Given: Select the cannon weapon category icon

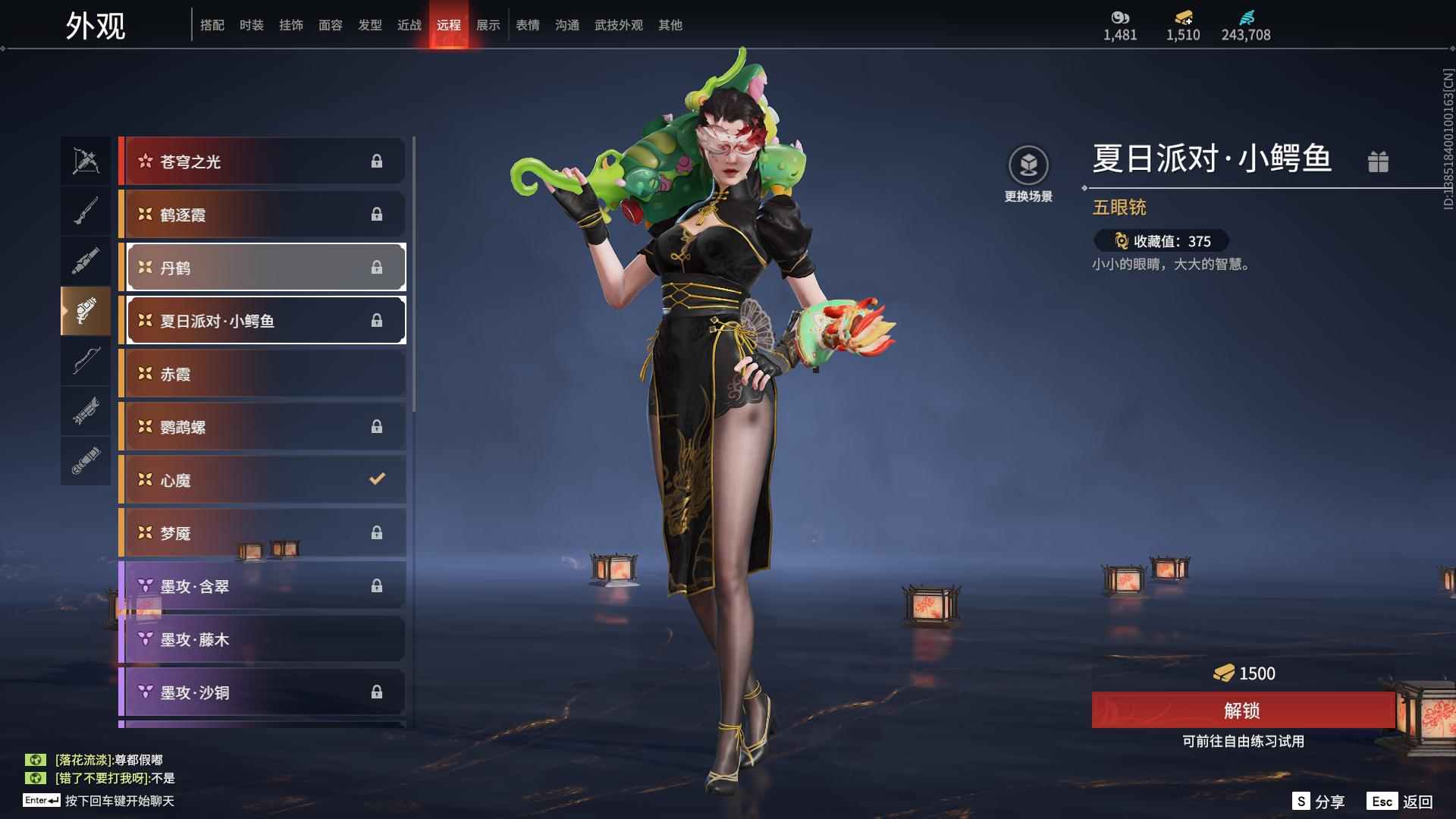Looking at the screenshot, I should tap(86, 260).
